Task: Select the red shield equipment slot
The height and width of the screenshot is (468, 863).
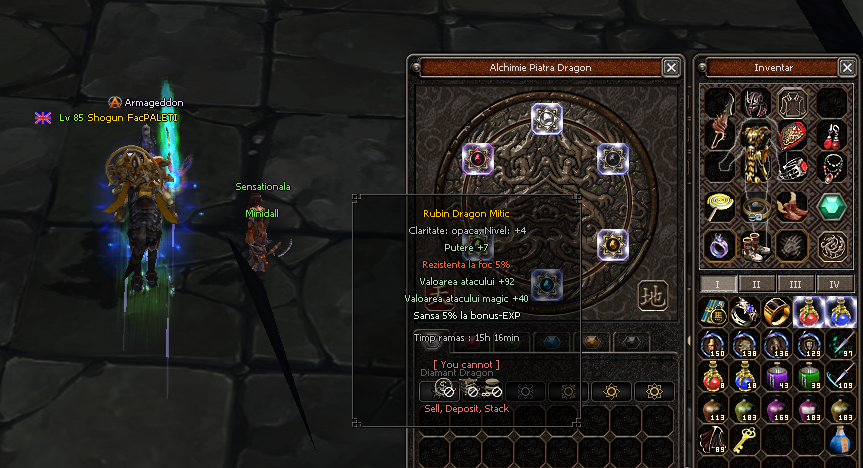Action: 793,134
